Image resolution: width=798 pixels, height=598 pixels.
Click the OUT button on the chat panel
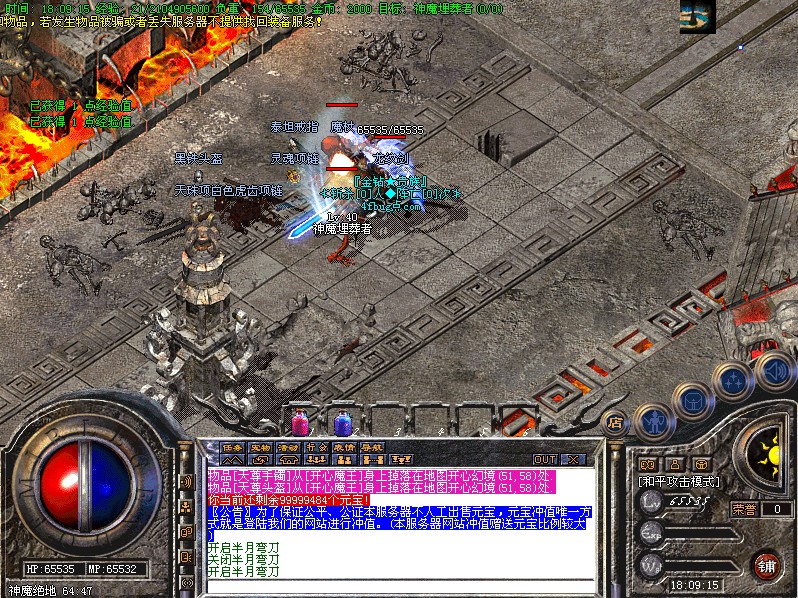click(545, 459)
